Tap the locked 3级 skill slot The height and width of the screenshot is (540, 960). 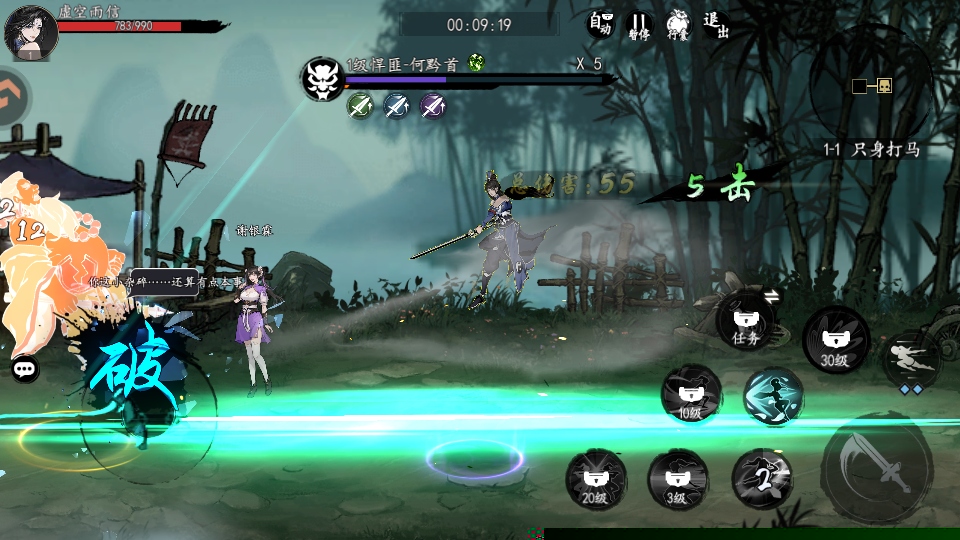pyautogui.click(x=678, y=479)
